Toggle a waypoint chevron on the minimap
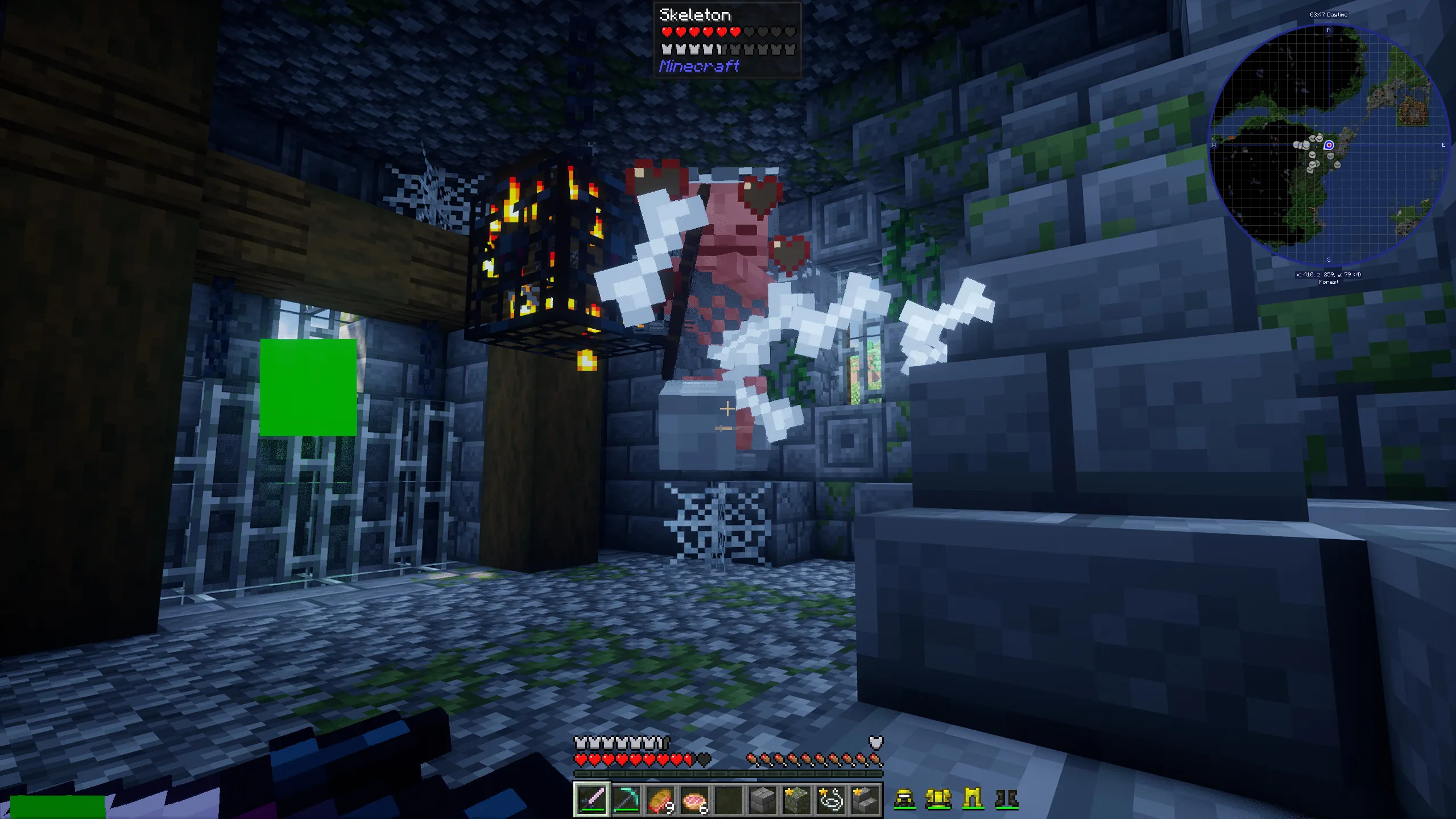1456x819 pixels. tap(1312, 155)
